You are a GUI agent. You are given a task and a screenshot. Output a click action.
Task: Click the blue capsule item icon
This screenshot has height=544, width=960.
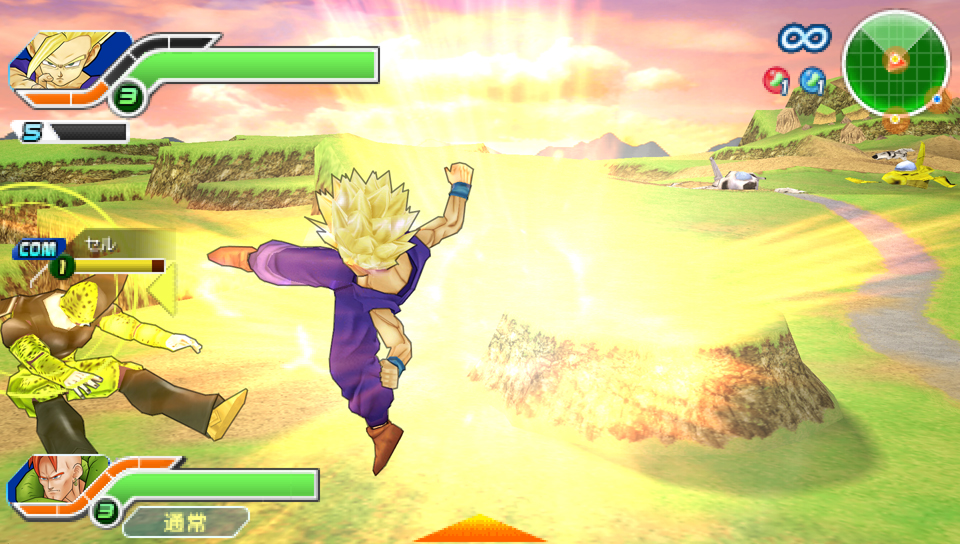tap(812, 79)
